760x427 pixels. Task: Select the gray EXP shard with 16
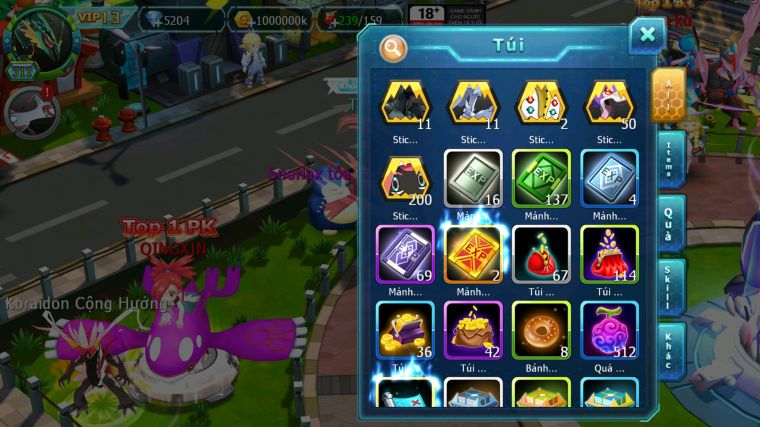pyautogui.click(x=473, y=178)
